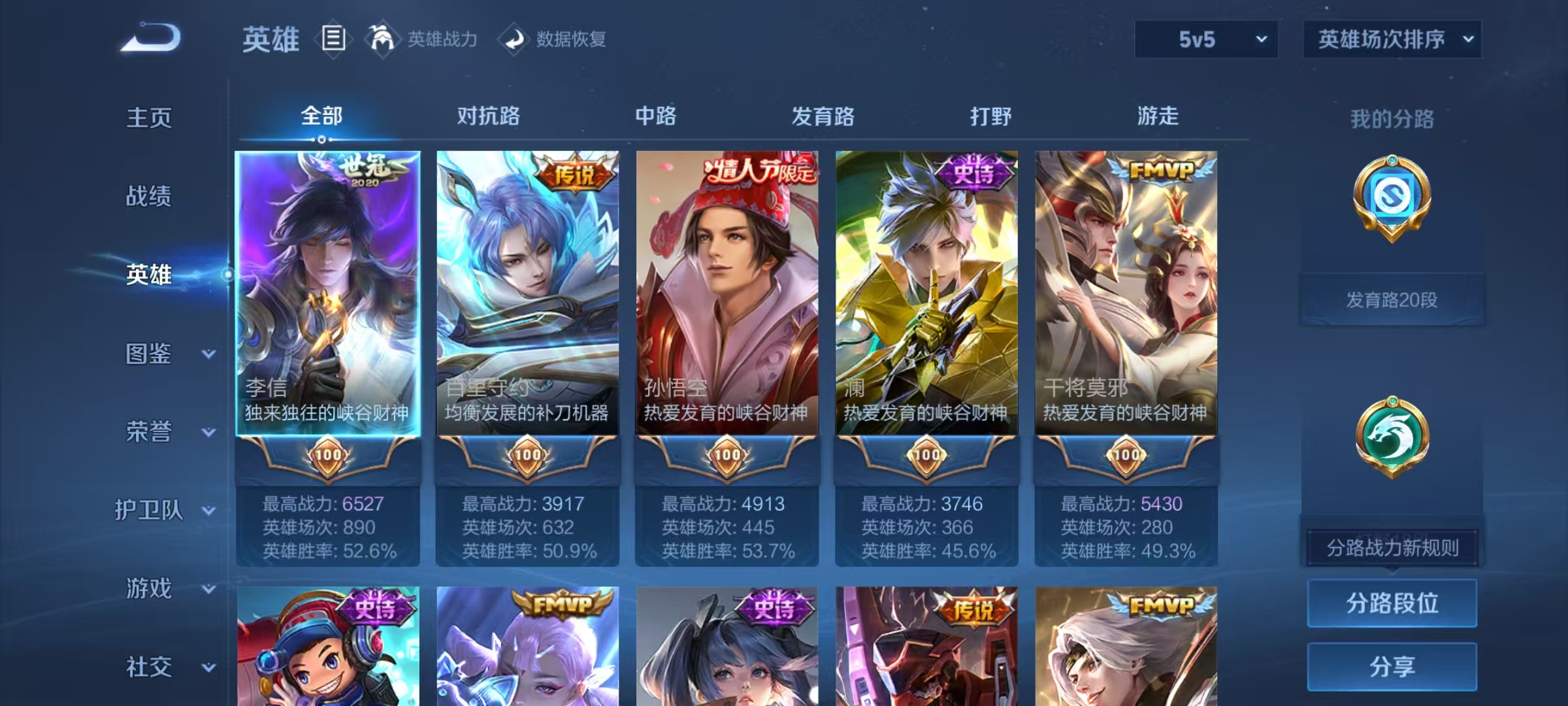Click the green dragon lane badge on the right

(x=1392, y=437)
